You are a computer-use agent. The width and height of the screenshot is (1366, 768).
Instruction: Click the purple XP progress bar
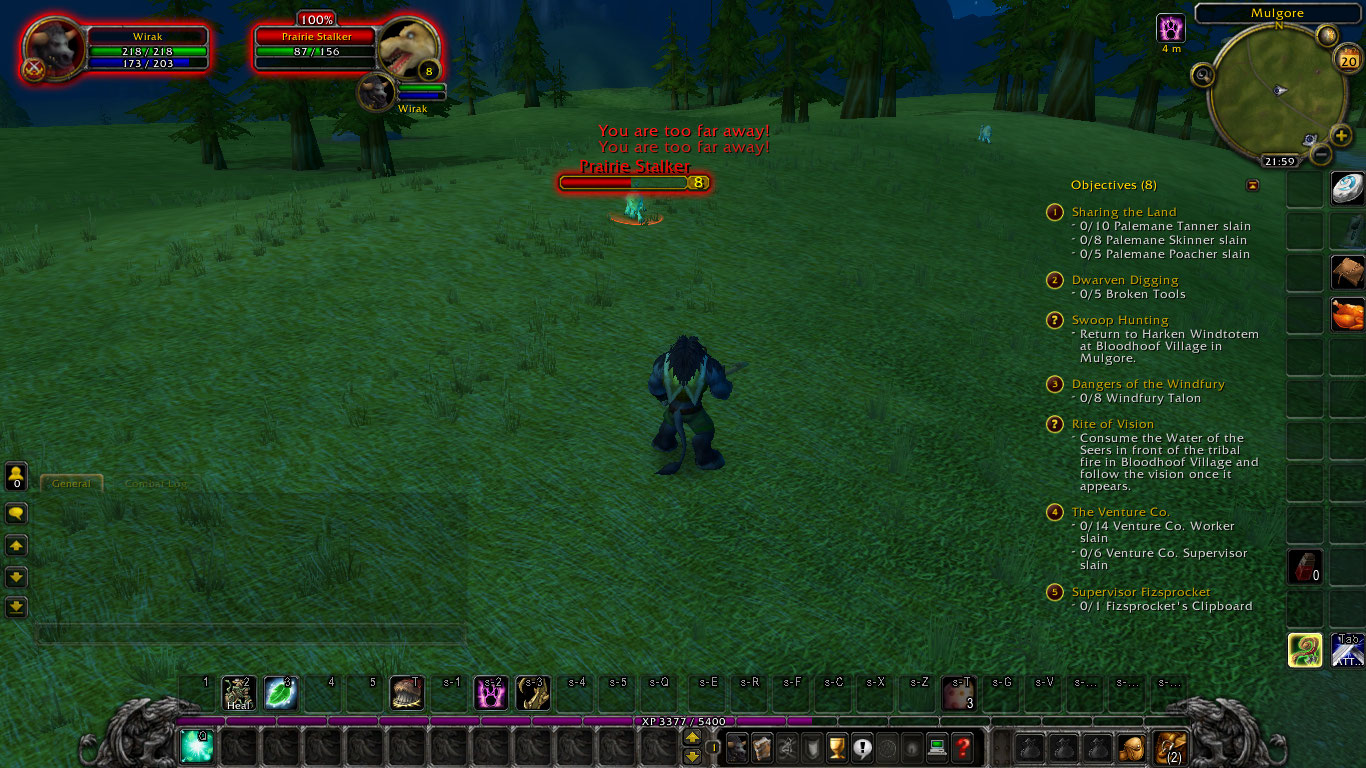pos(683,721)
